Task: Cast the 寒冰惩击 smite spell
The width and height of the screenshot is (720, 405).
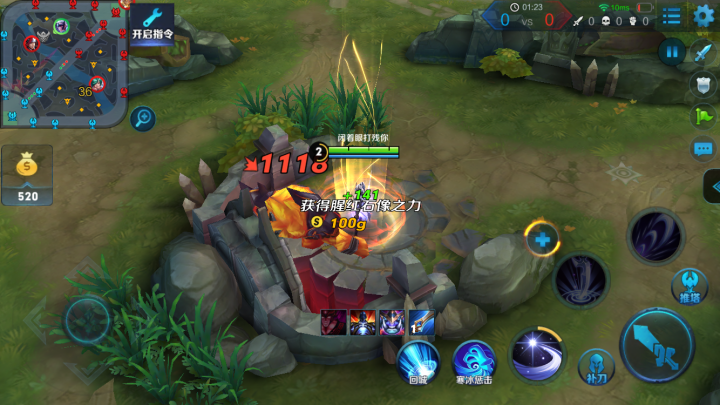Action: [x=474, y=361]
